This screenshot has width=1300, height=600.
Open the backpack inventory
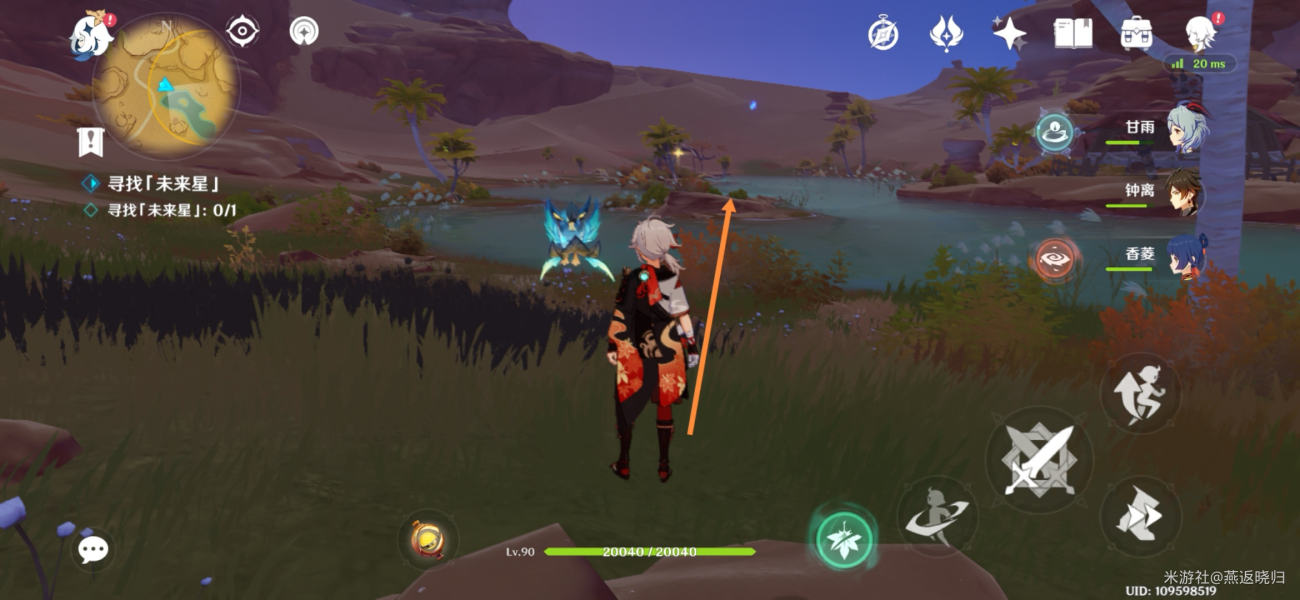click(x=1136, y=33)
